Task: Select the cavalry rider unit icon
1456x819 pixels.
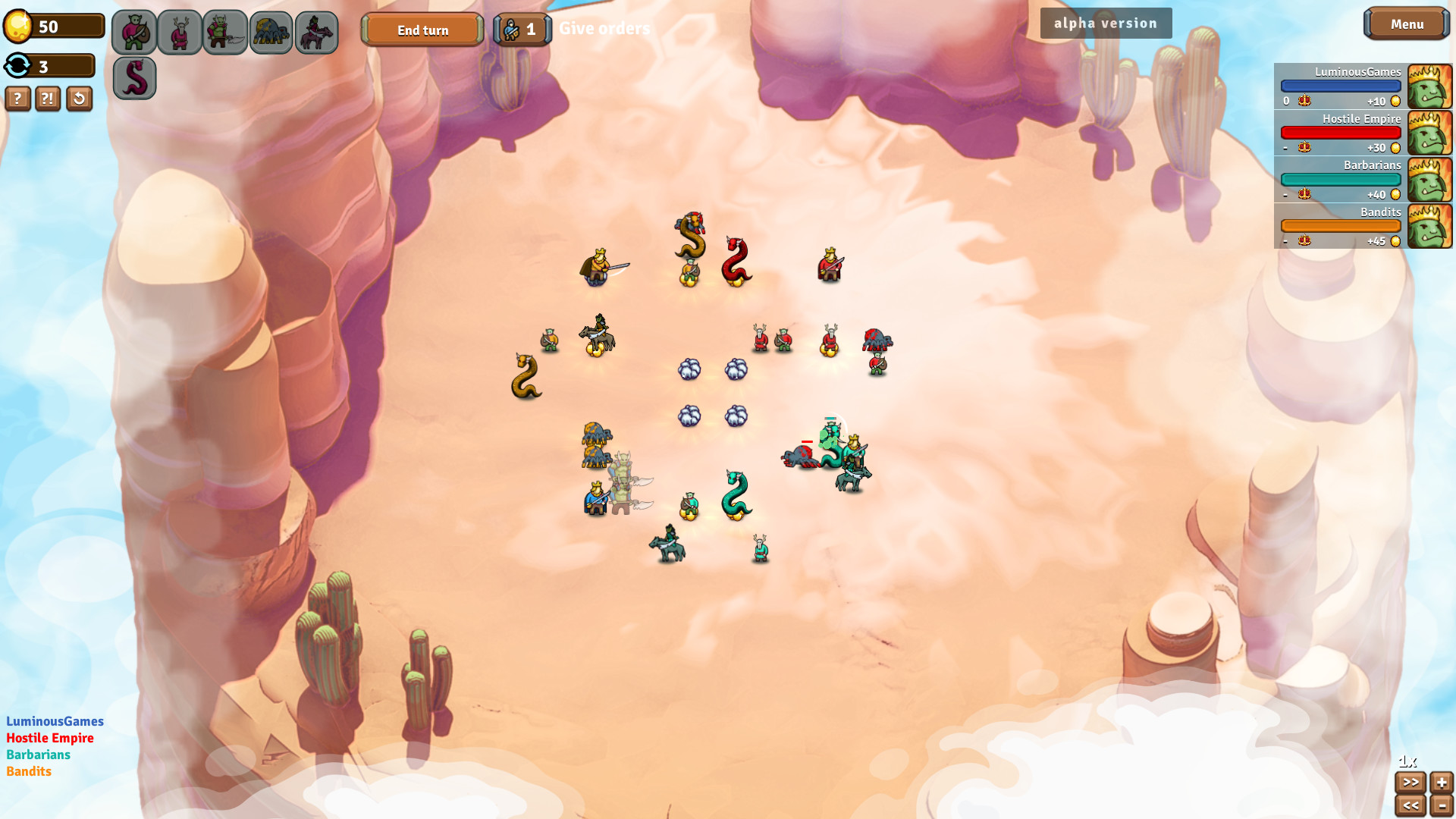Action: [x=316, y=31]
